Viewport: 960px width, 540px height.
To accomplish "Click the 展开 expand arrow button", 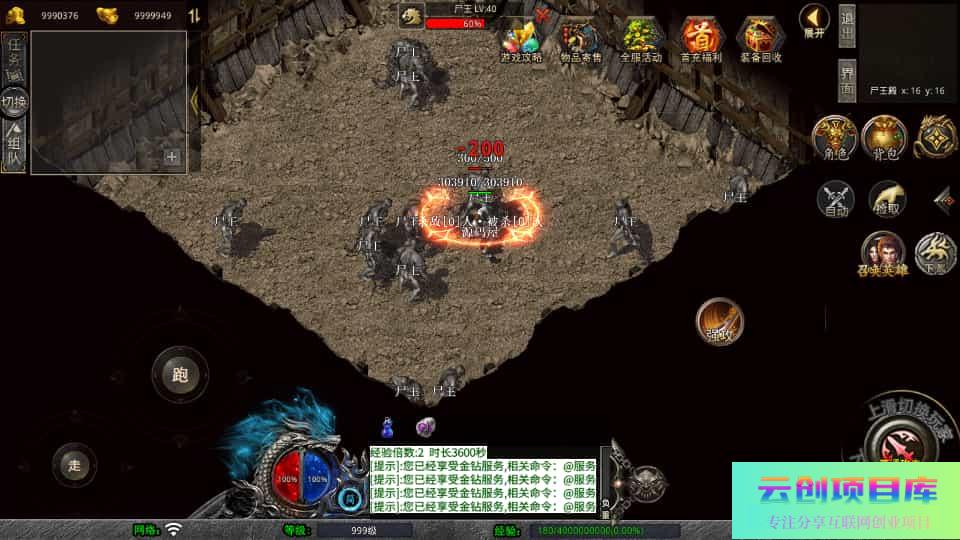I will (814, 20).
